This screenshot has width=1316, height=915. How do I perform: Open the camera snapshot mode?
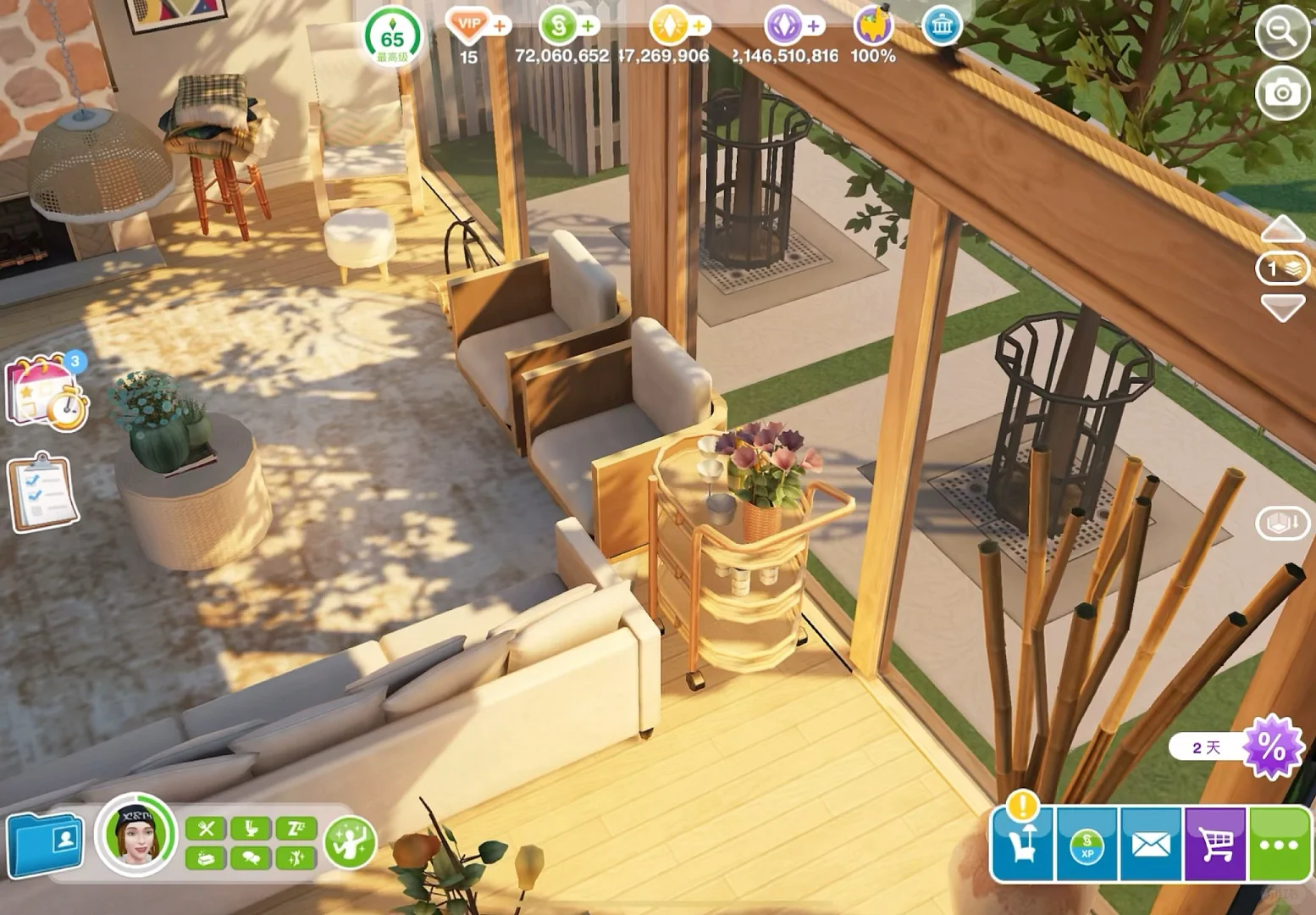coord(1282,91)
